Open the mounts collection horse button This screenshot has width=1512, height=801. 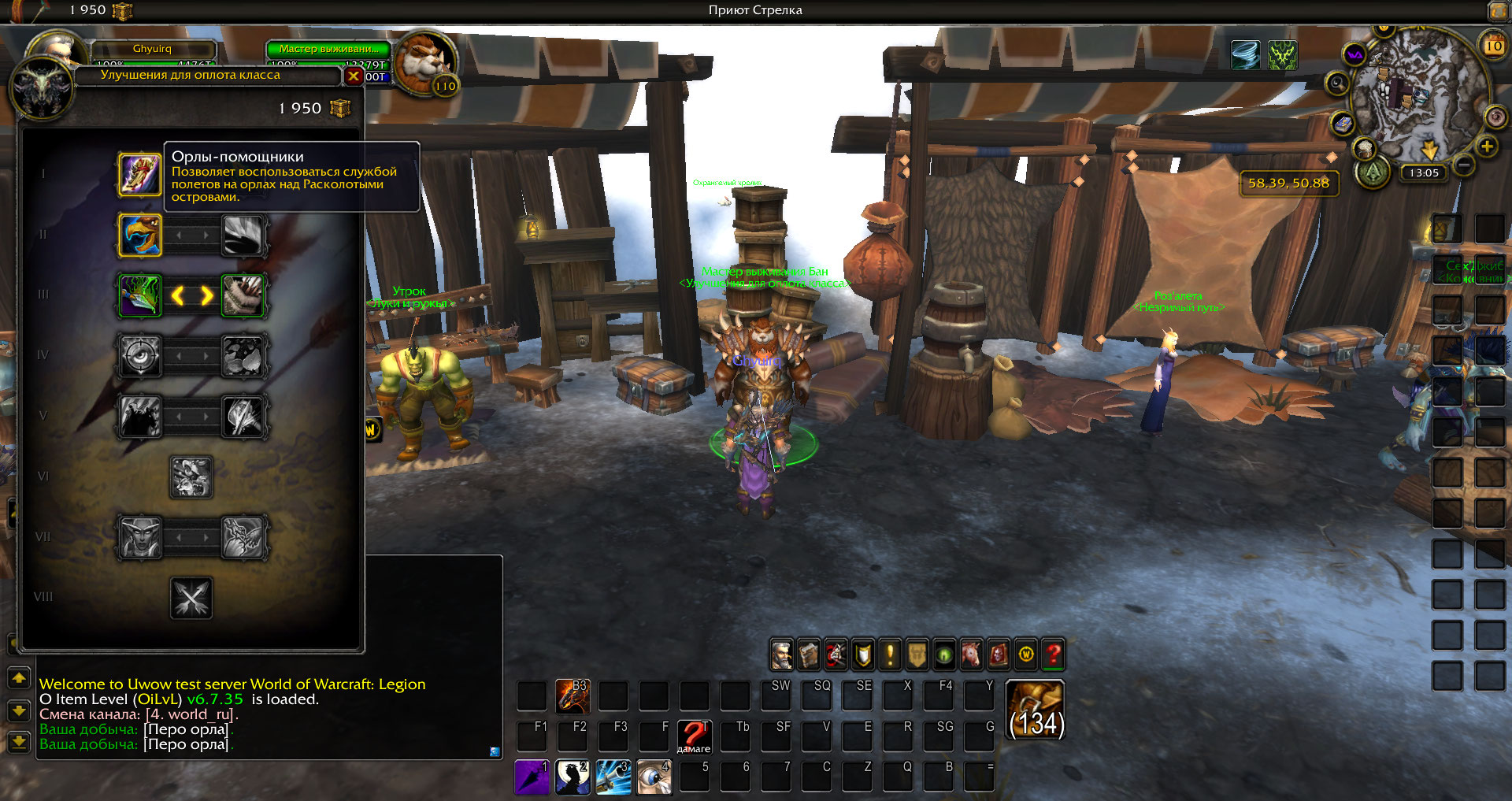[971, 655]
